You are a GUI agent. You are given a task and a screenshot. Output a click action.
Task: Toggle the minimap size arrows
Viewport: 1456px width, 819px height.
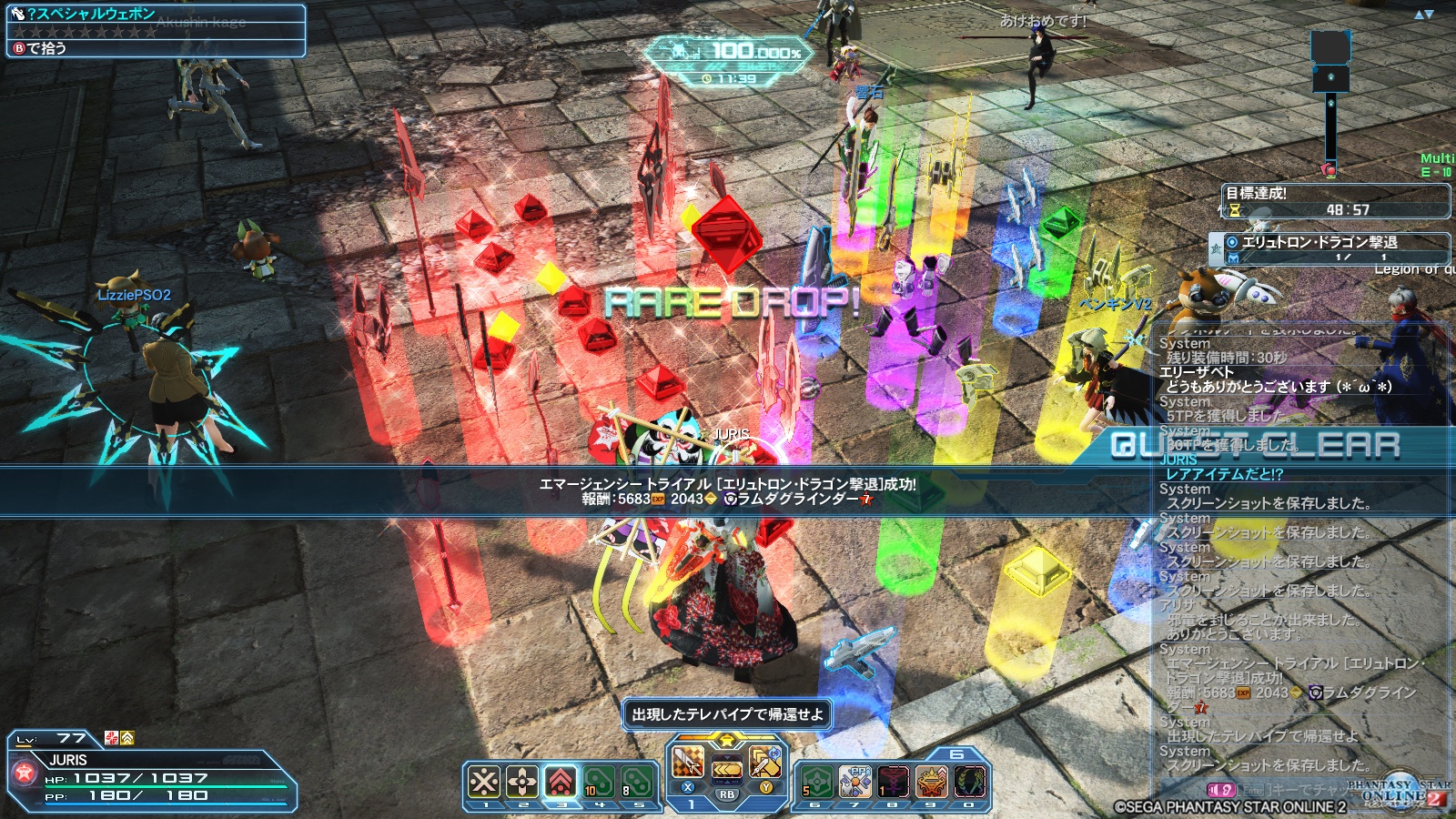(x=1424, y=15)
